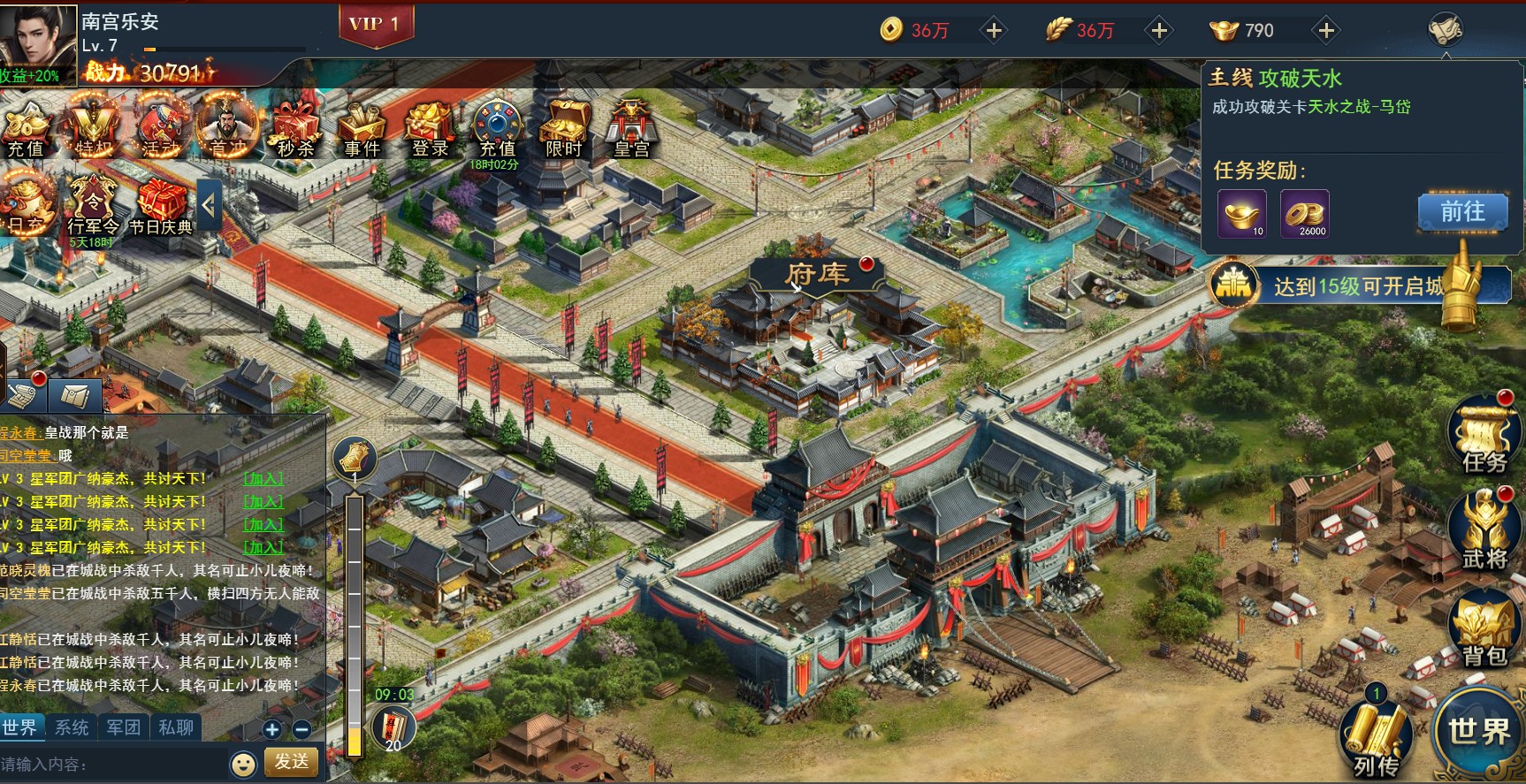The width and height of the screenshot is (1526, 784).
Task: Open the emoji smiley picker
Action: coord(243,764)
